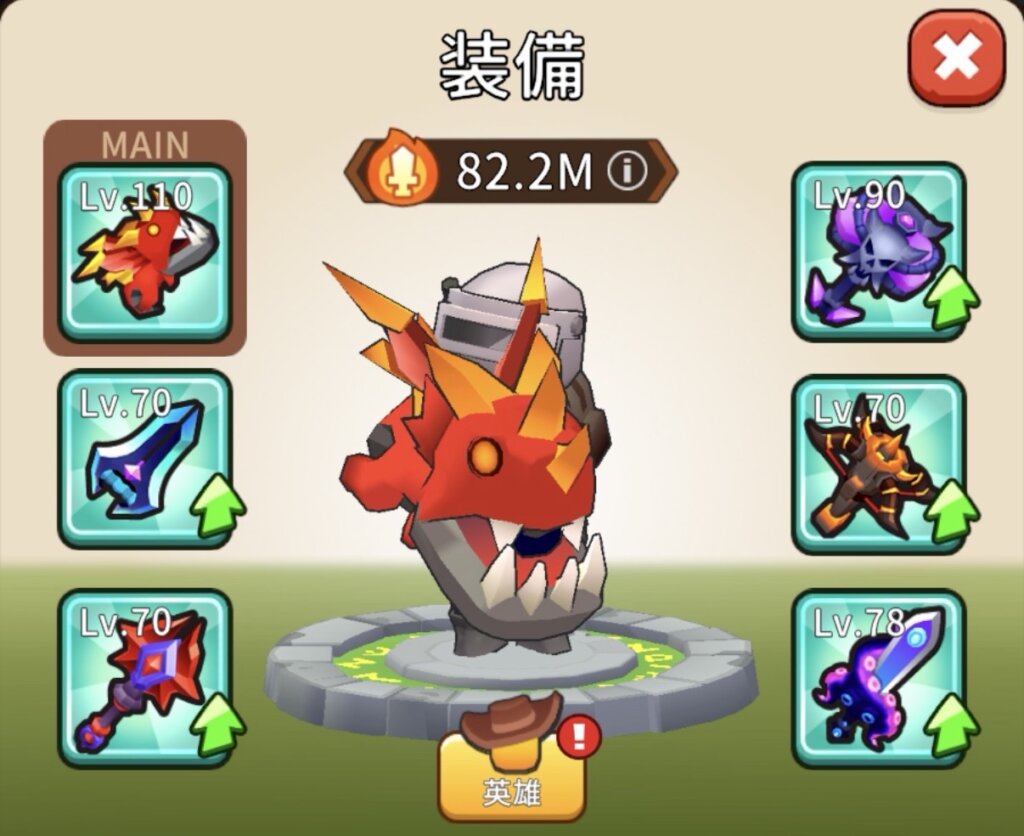
Task: Select the Lv.78 octopus sword slot
Action: 879,678
